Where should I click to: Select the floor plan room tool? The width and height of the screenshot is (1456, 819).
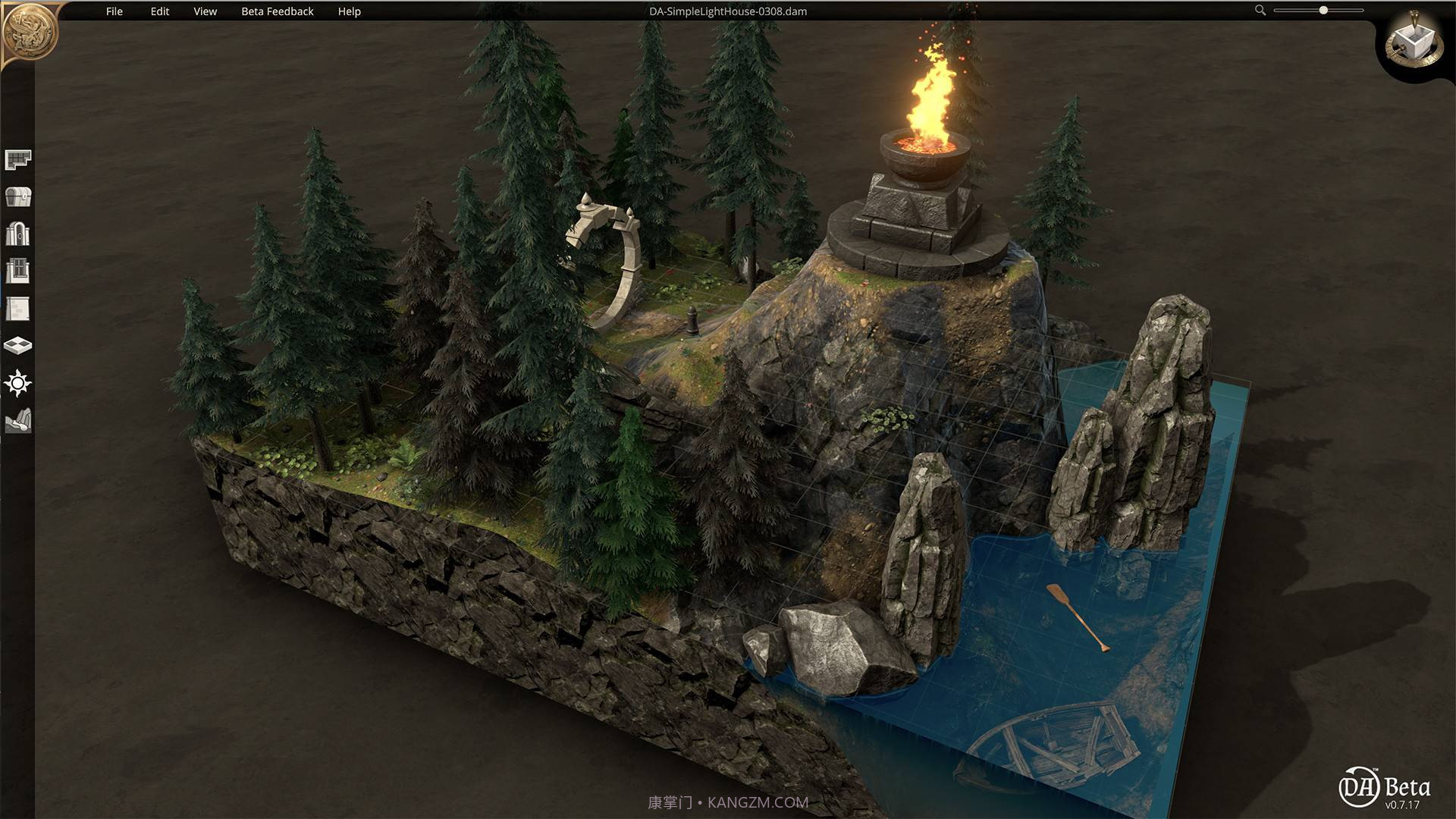click(17, 159)
